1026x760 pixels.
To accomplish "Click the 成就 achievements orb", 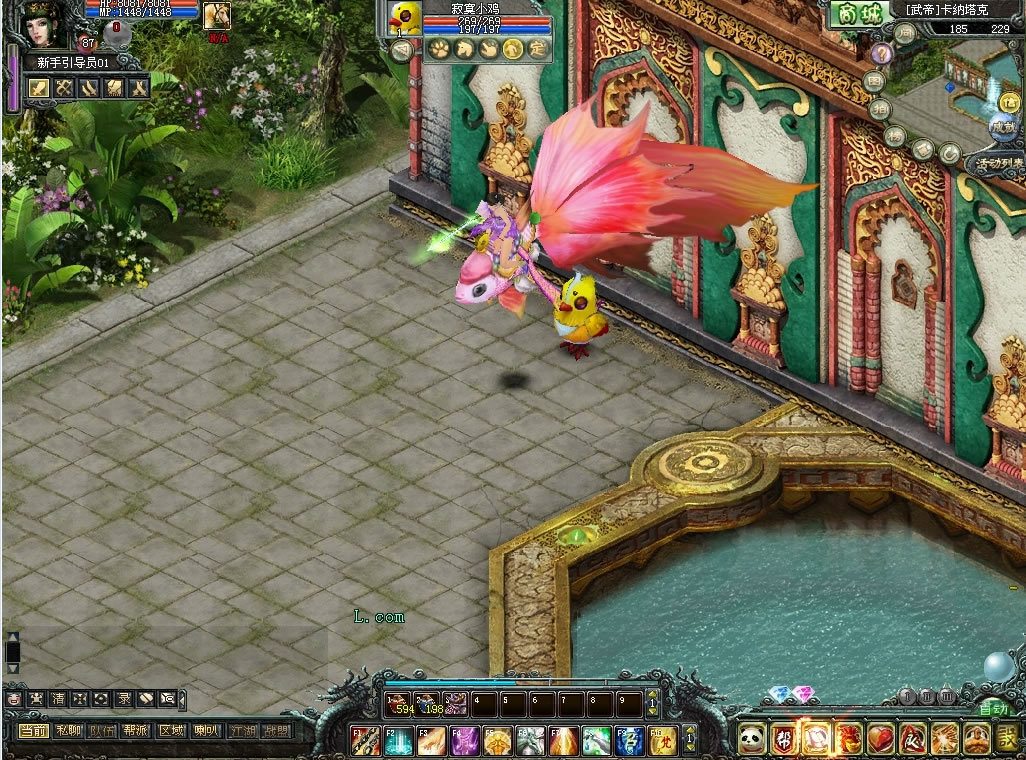I will pyautogui.click(x=1003, y=126).
